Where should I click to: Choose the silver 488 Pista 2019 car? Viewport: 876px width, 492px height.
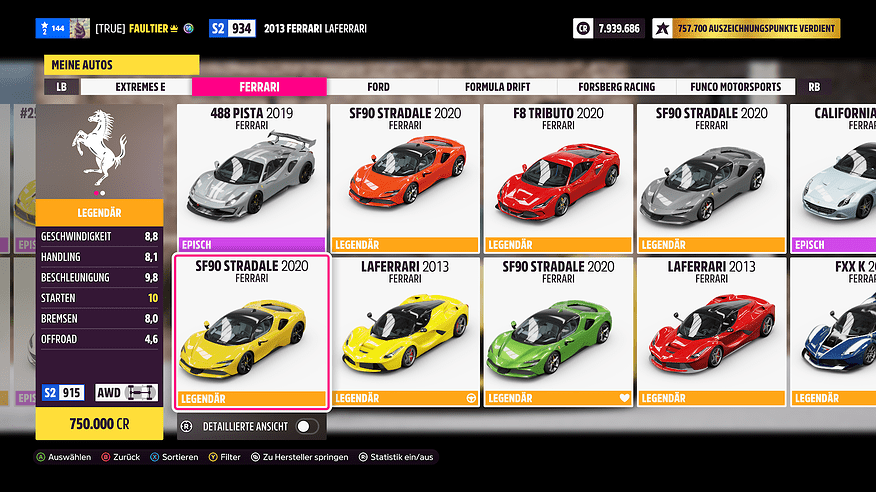point(251,177)
